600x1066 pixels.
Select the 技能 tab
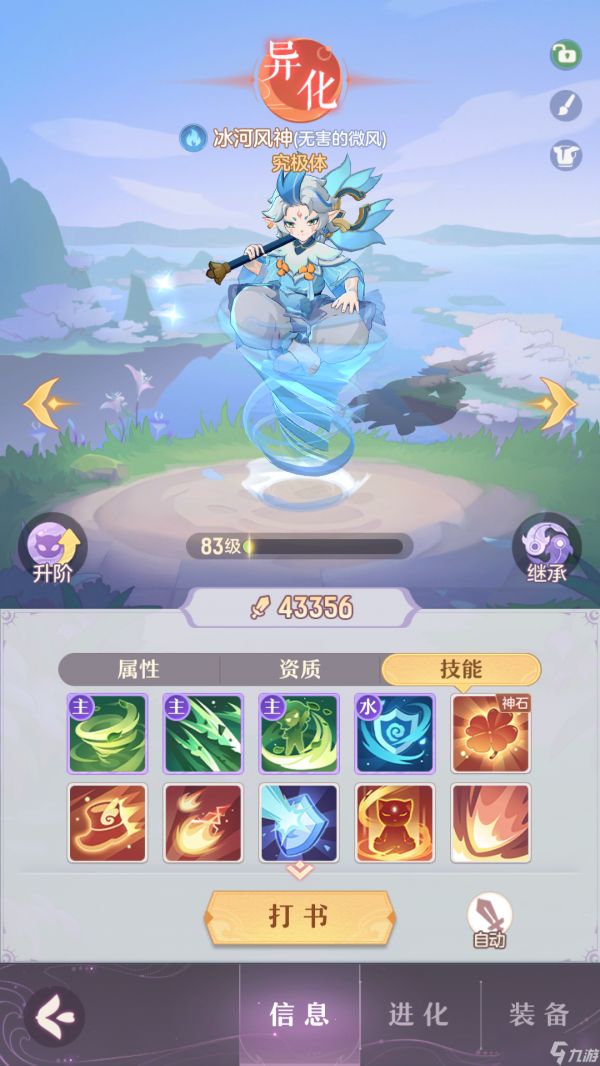tap(461, 669)
